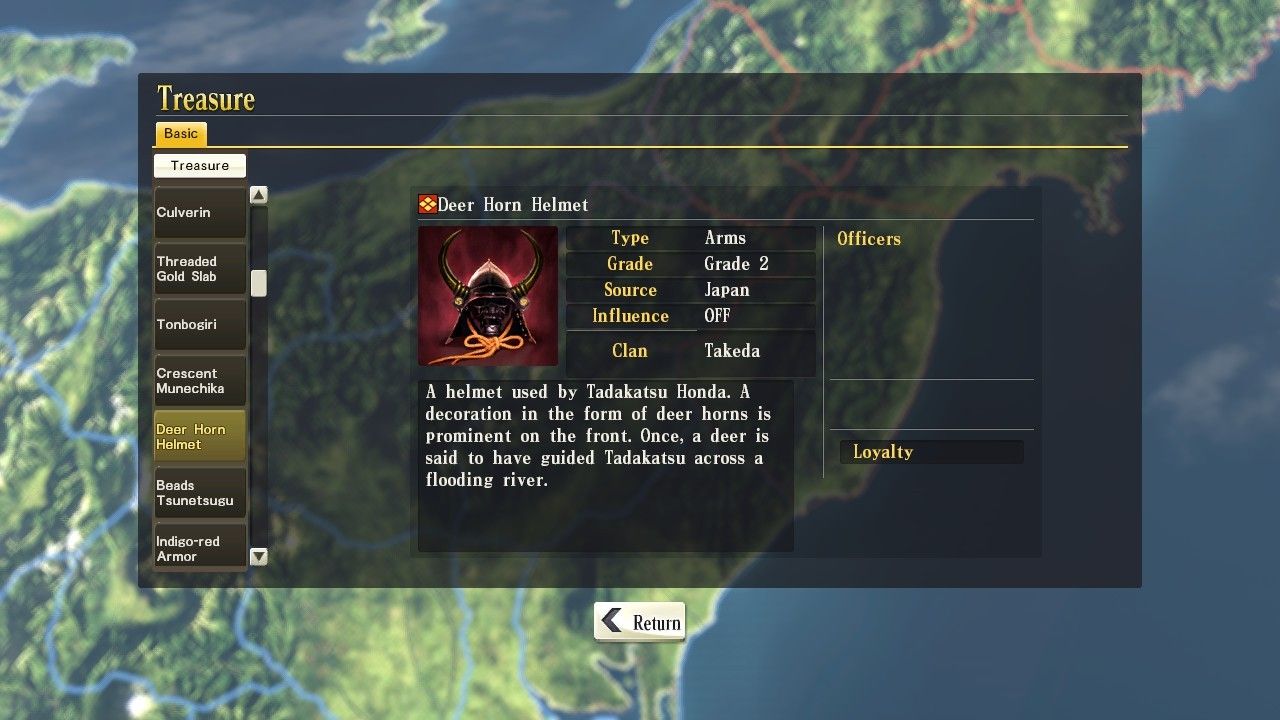The width and height of the screenshot is (1280, 720).
Task: Open the Crescent Munechika entry
Action: click(x=199, y=381)
